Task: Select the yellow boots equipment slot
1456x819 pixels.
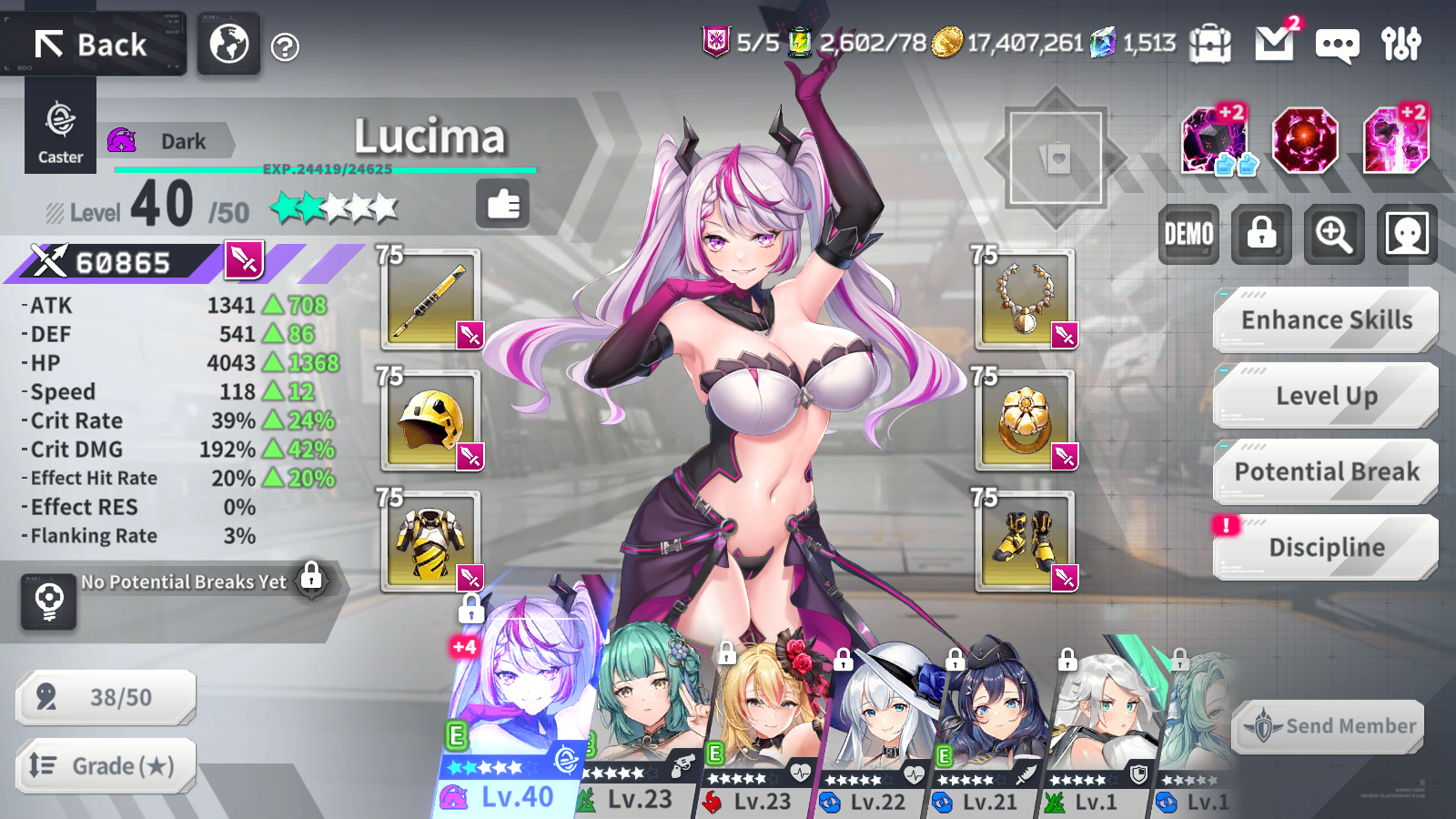Action: pyautogui.click(x=1025, y=541)
